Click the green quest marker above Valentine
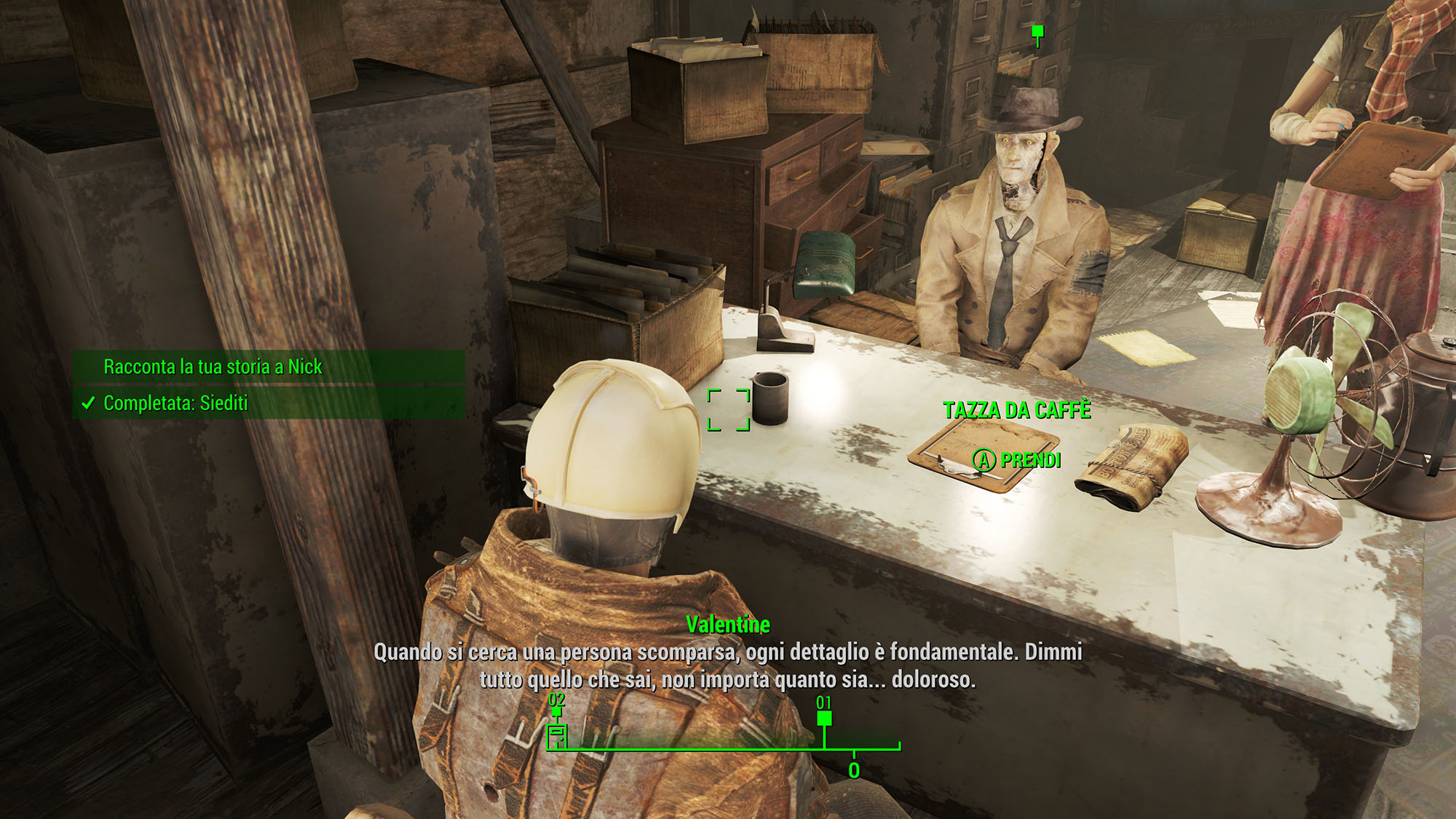Image resolution: width=1456 pixels, height=819 pixels. click(1038, 33)
